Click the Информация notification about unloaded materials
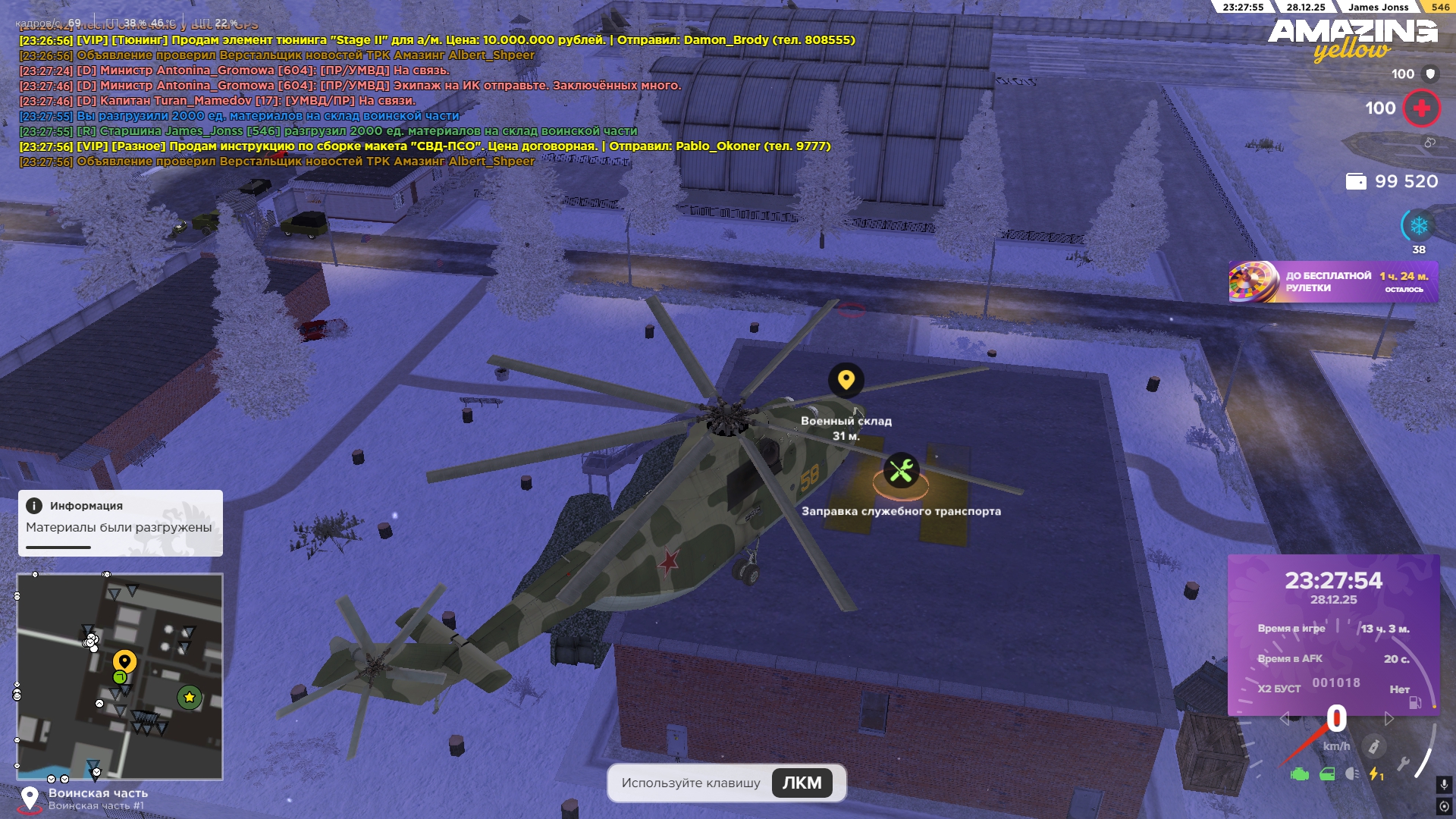The height and width of the screenshot is (819, 1456). pyautogui.click(x=120, y=522)
